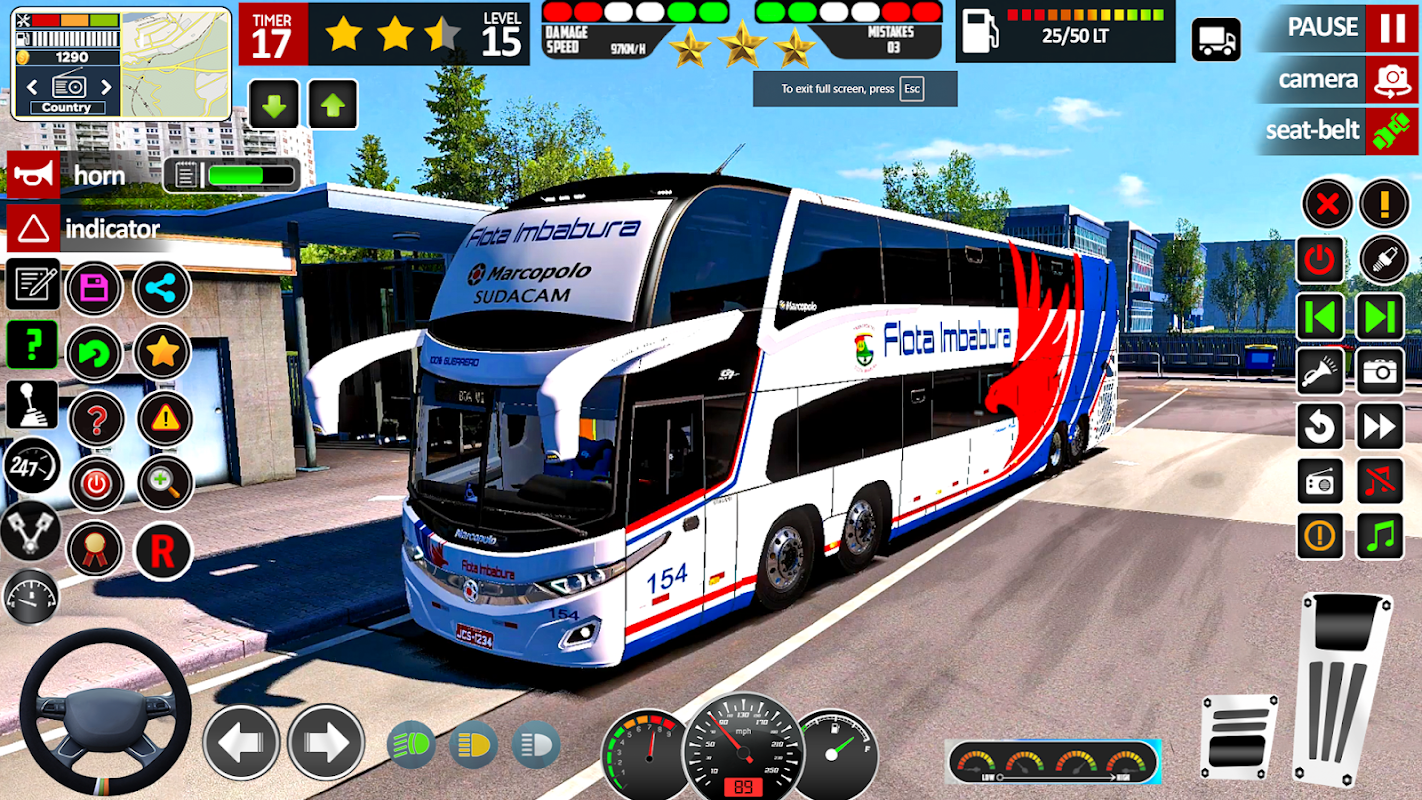
Task: Fasten the seat-belt button
Action: point(1391,131)
